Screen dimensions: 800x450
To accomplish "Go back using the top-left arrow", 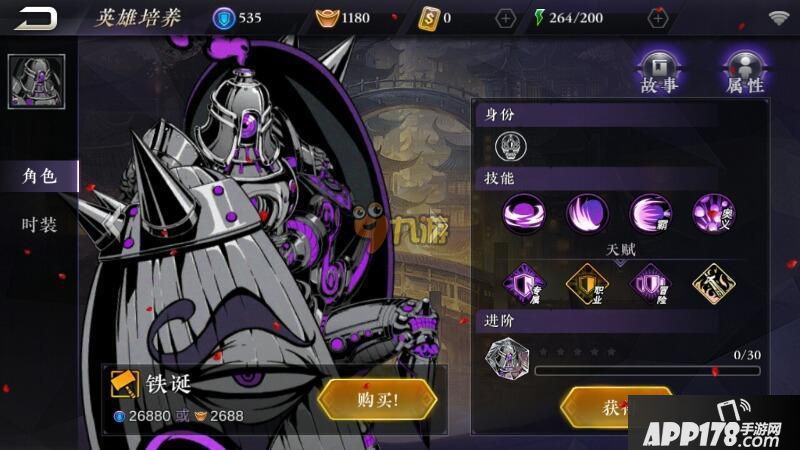I will [x=35, y=18].
